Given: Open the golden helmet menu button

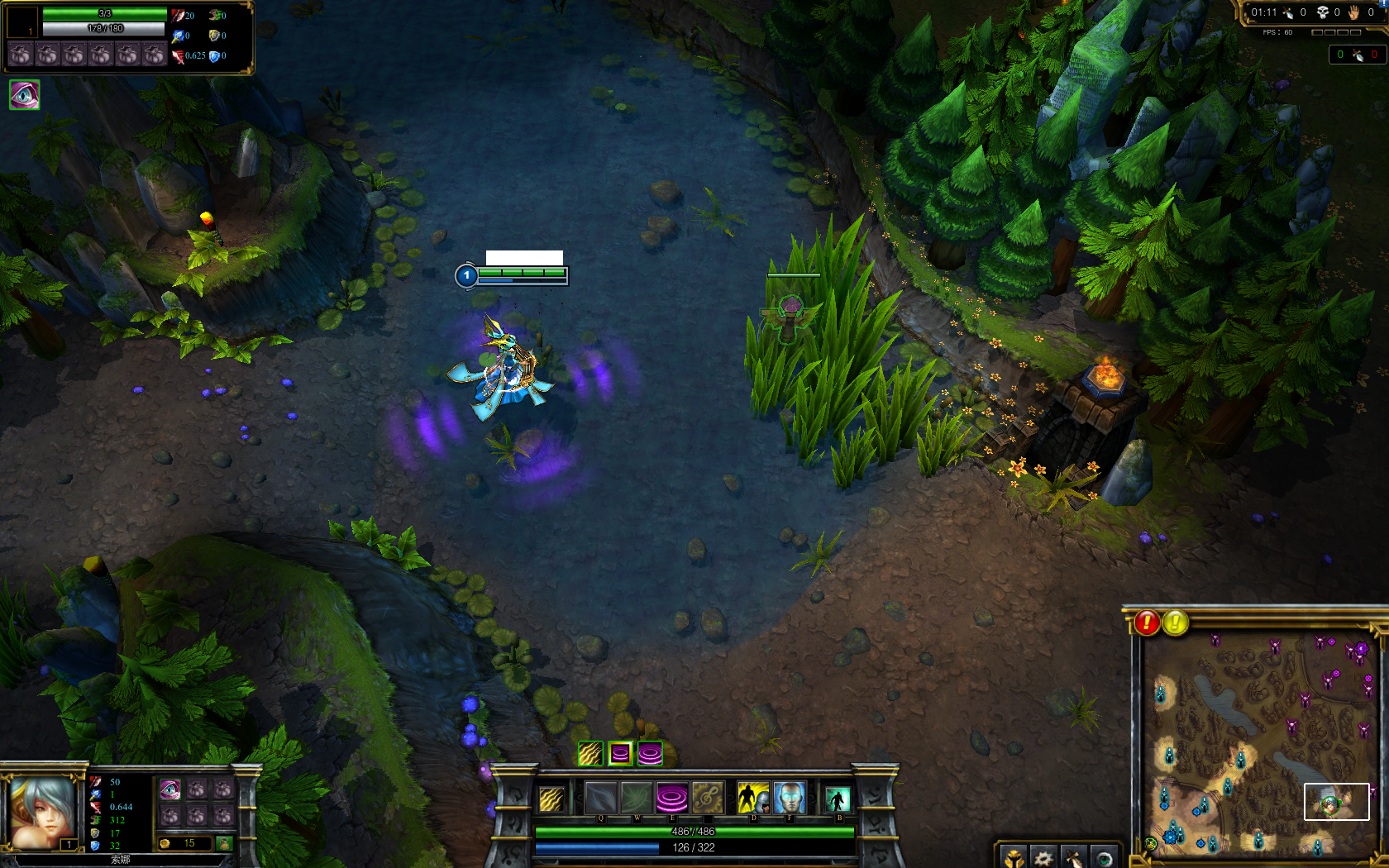Looking at the screenshot, I should click(1014, 858).
